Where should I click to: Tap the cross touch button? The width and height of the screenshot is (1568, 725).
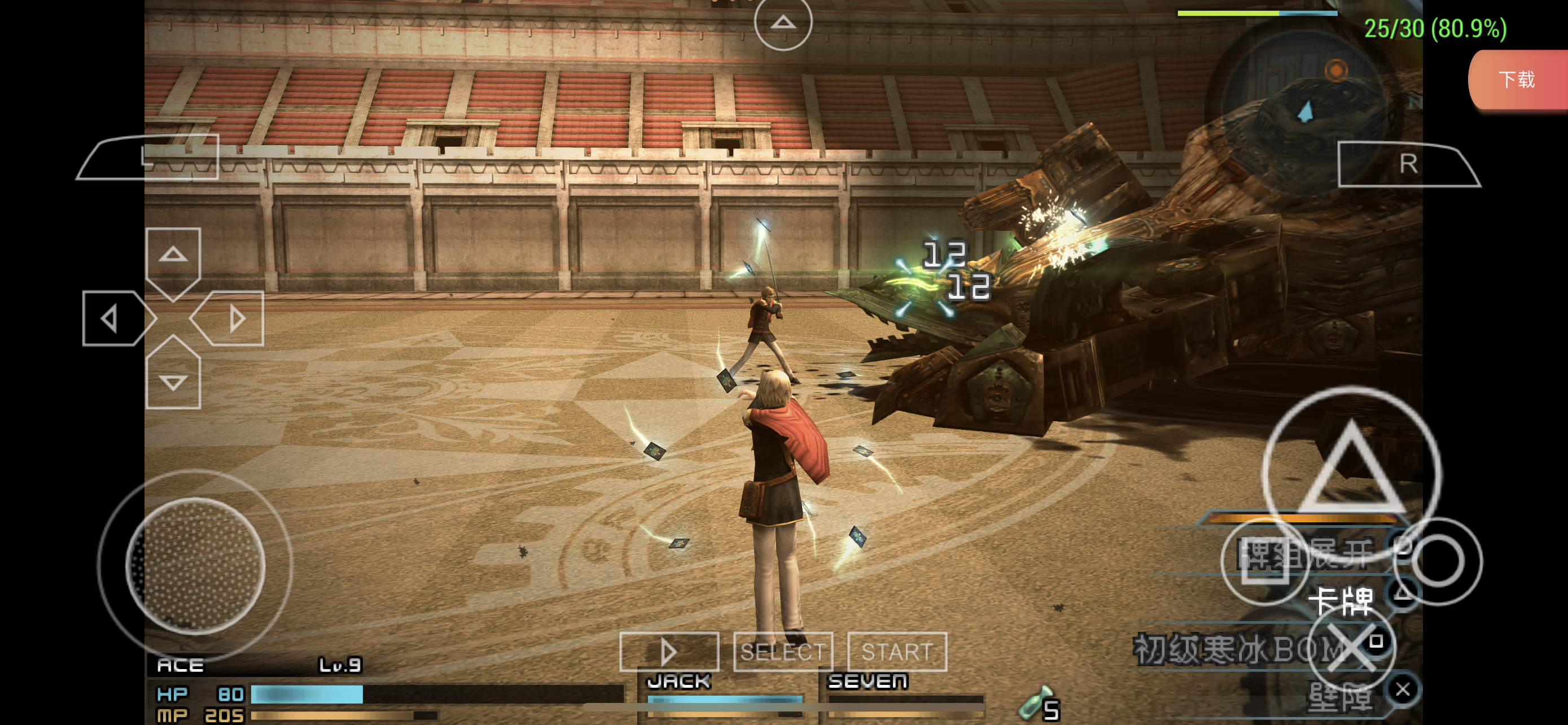(x=1351, y=648)
